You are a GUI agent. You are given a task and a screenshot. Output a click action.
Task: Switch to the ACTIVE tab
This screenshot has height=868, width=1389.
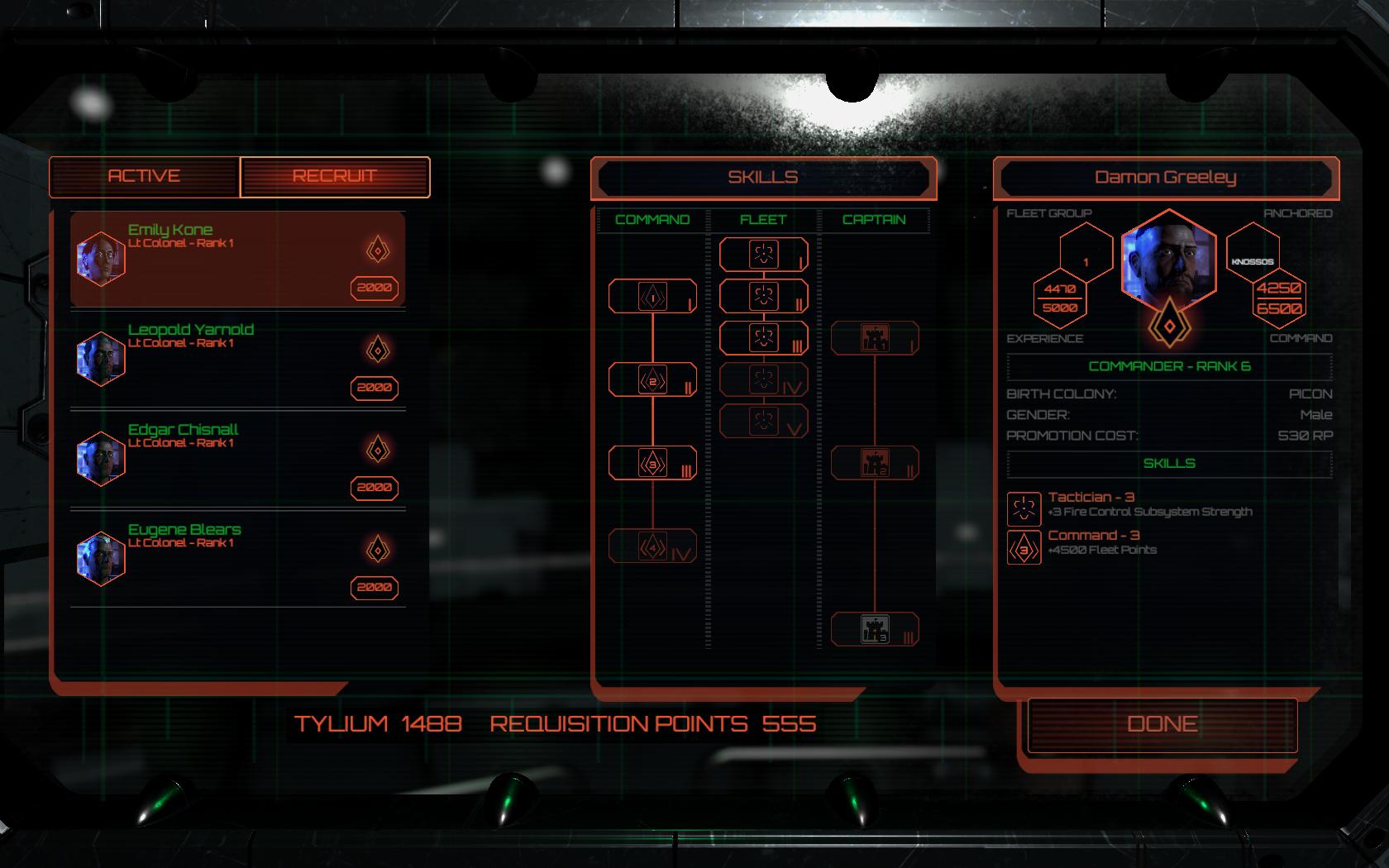145,177
